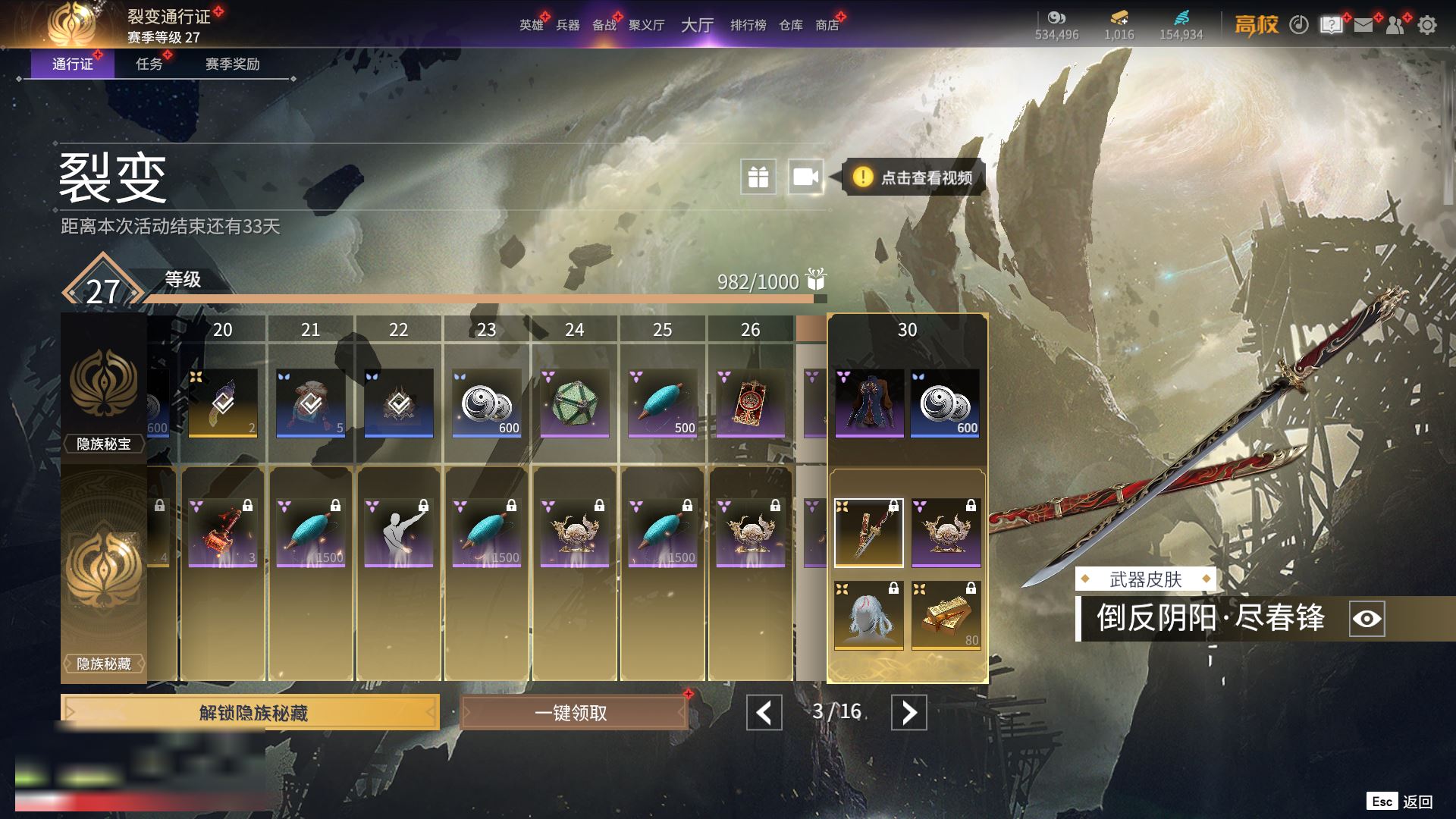Open the 排行榜 leaderboard
The width and height of the screenshot is (1456, 819).
click(748, 25)
